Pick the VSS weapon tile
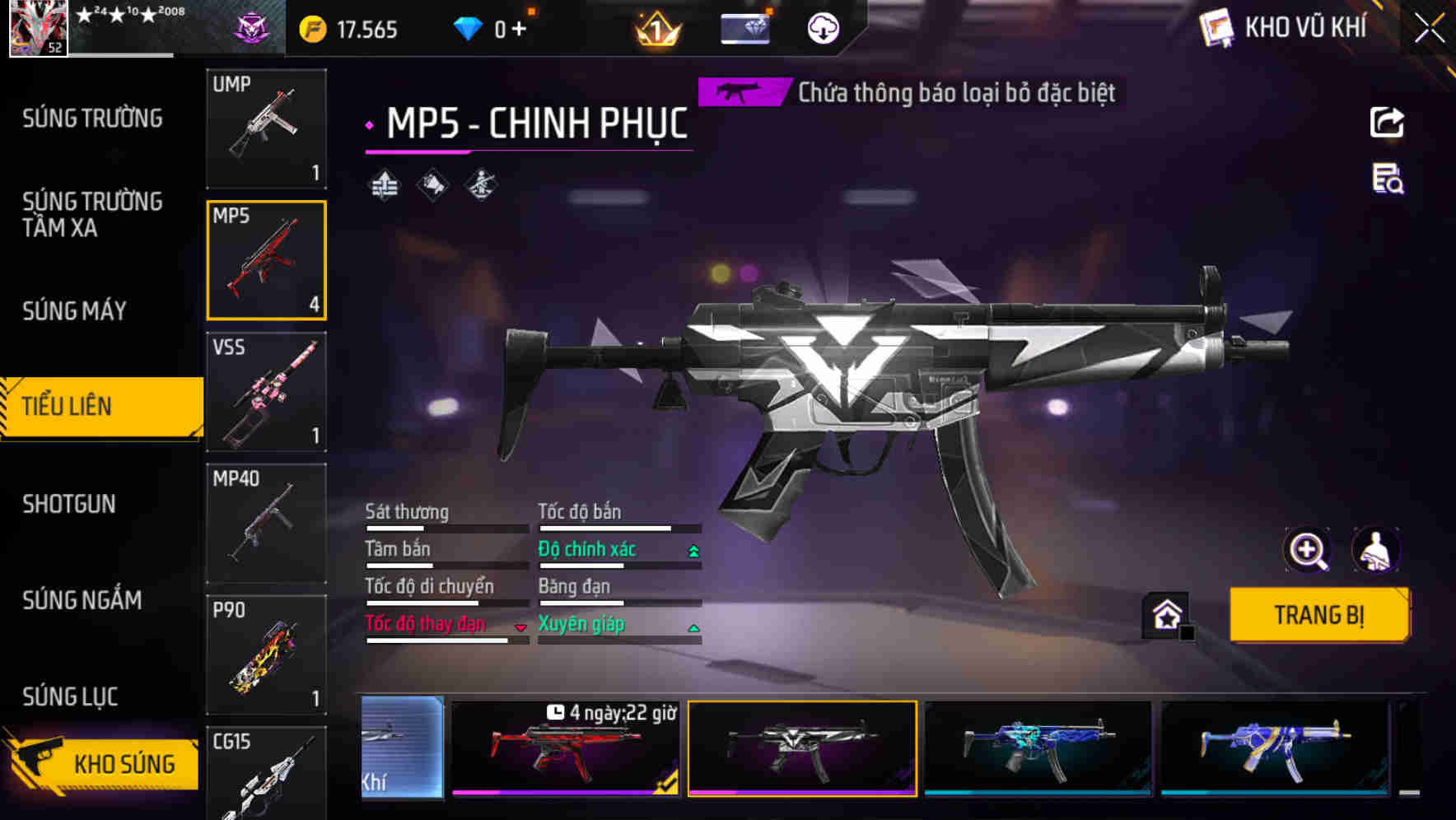 pos(266,392)
